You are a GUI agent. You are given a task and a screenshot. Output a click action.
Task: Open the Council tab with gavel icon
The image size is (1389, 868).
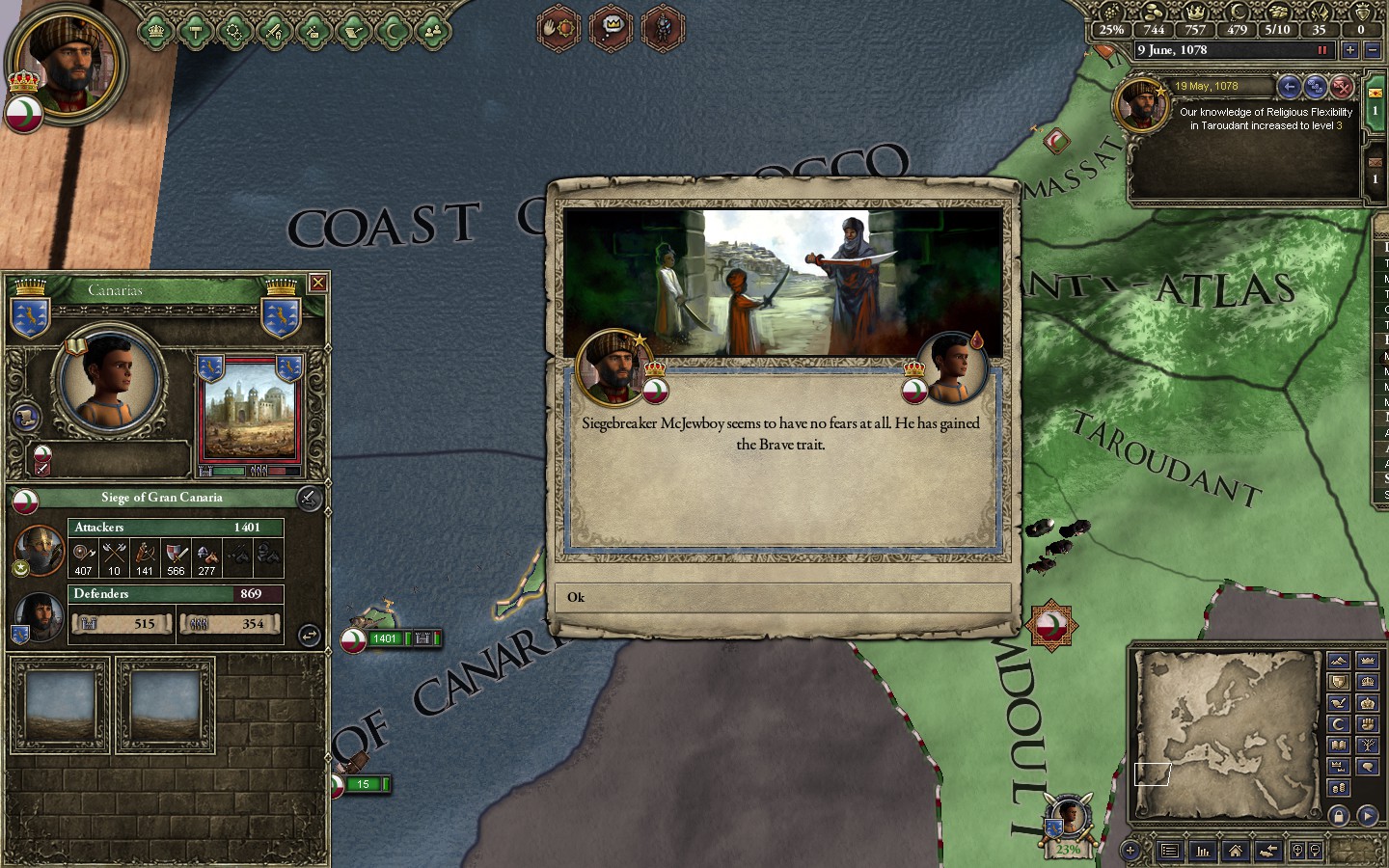(x=195, y=32)
